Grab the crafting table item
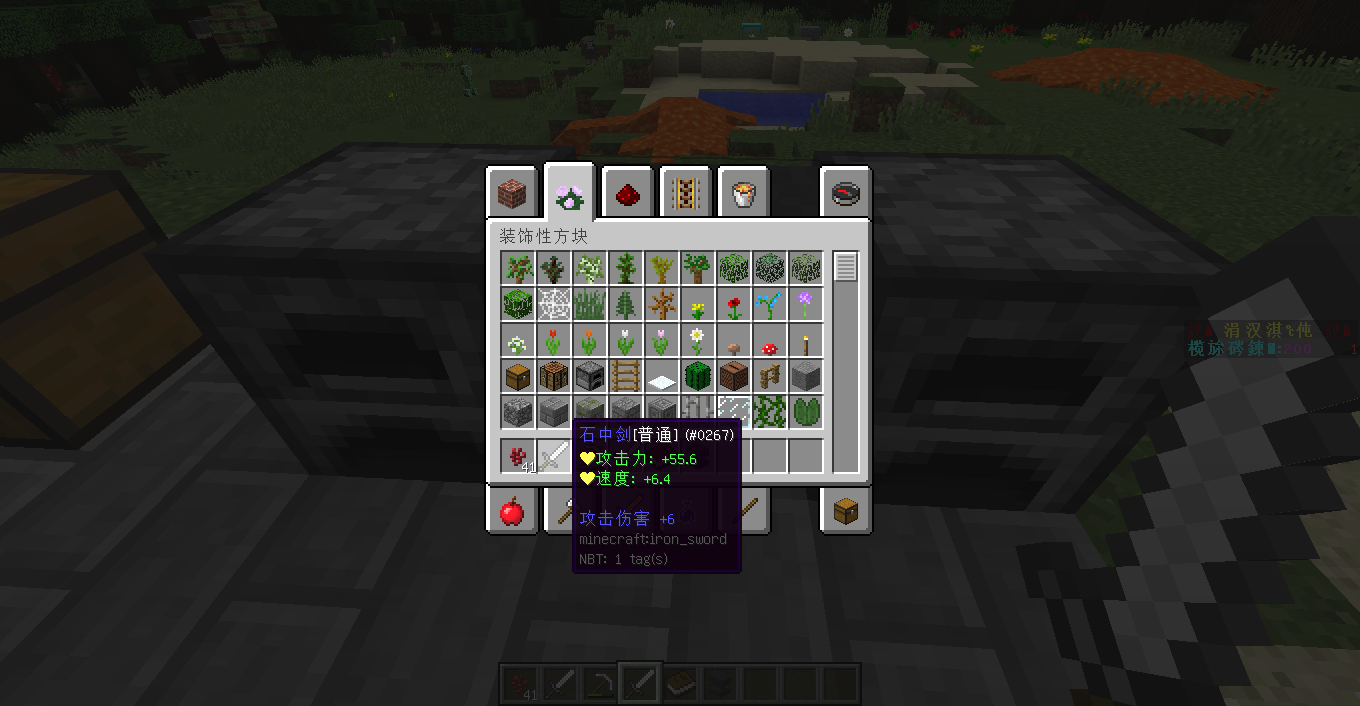Image resolution: width=1360 pixels, height=706 pixels. (x=554, y=376)
